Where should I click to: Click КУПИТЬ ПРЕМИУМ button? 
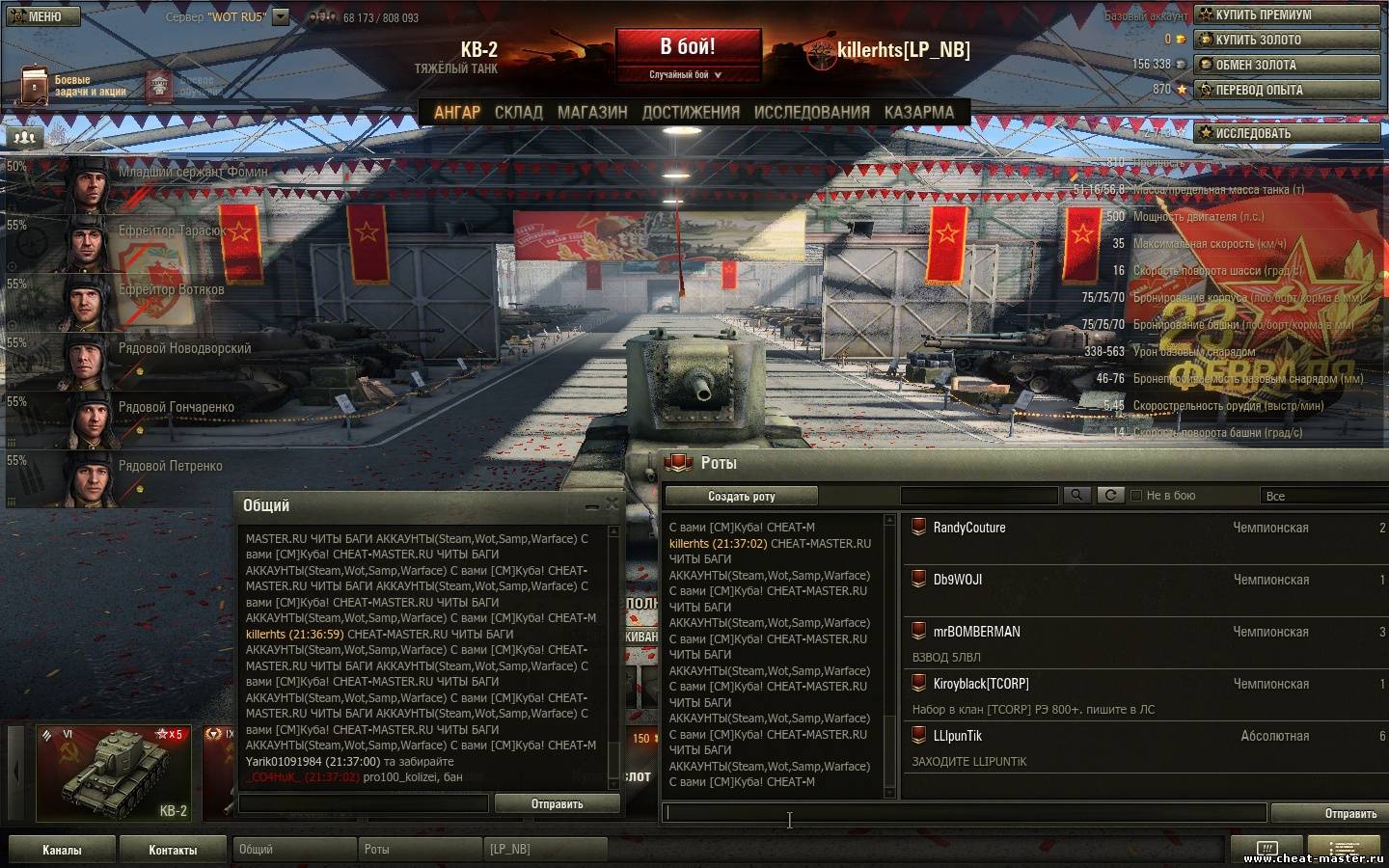[1287, 14]
